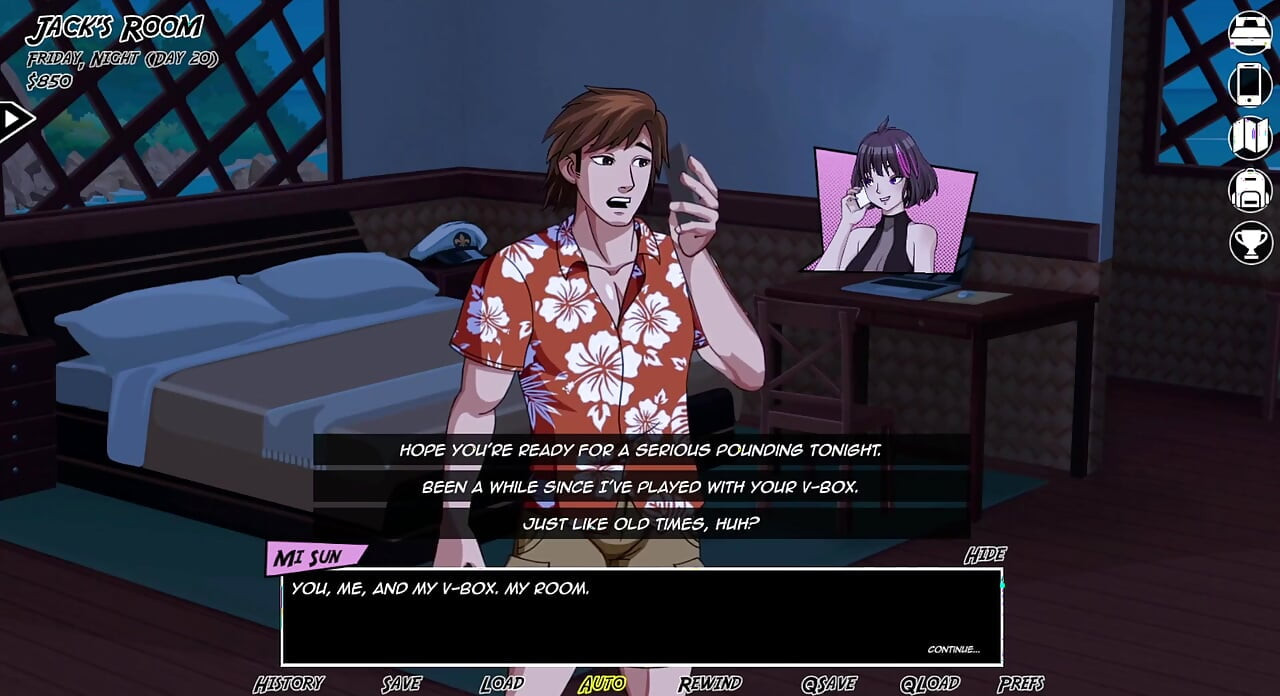
Task: Open the Load menu
Action: pos(501,684)
